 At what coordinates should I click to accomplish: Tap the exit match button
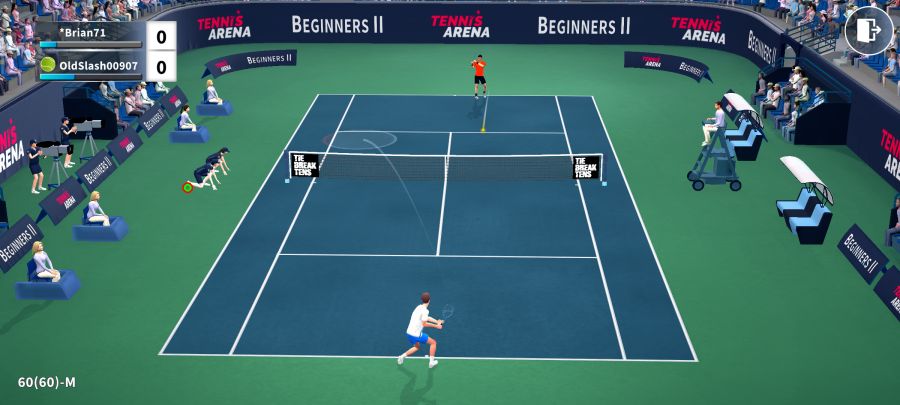click(868, 31)
